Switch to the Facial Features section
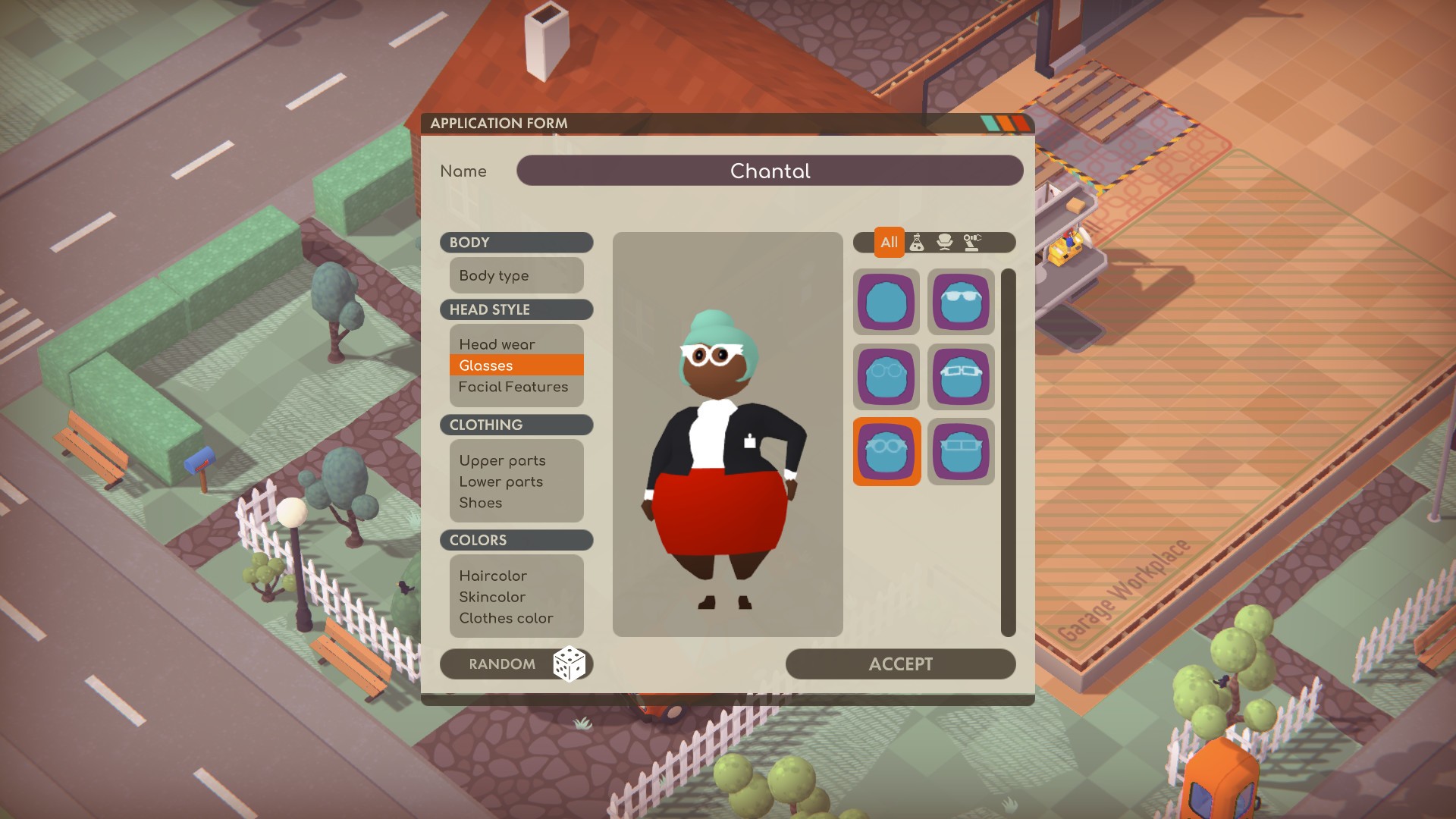Screen dimensions: 1456x819 [512, 387]
